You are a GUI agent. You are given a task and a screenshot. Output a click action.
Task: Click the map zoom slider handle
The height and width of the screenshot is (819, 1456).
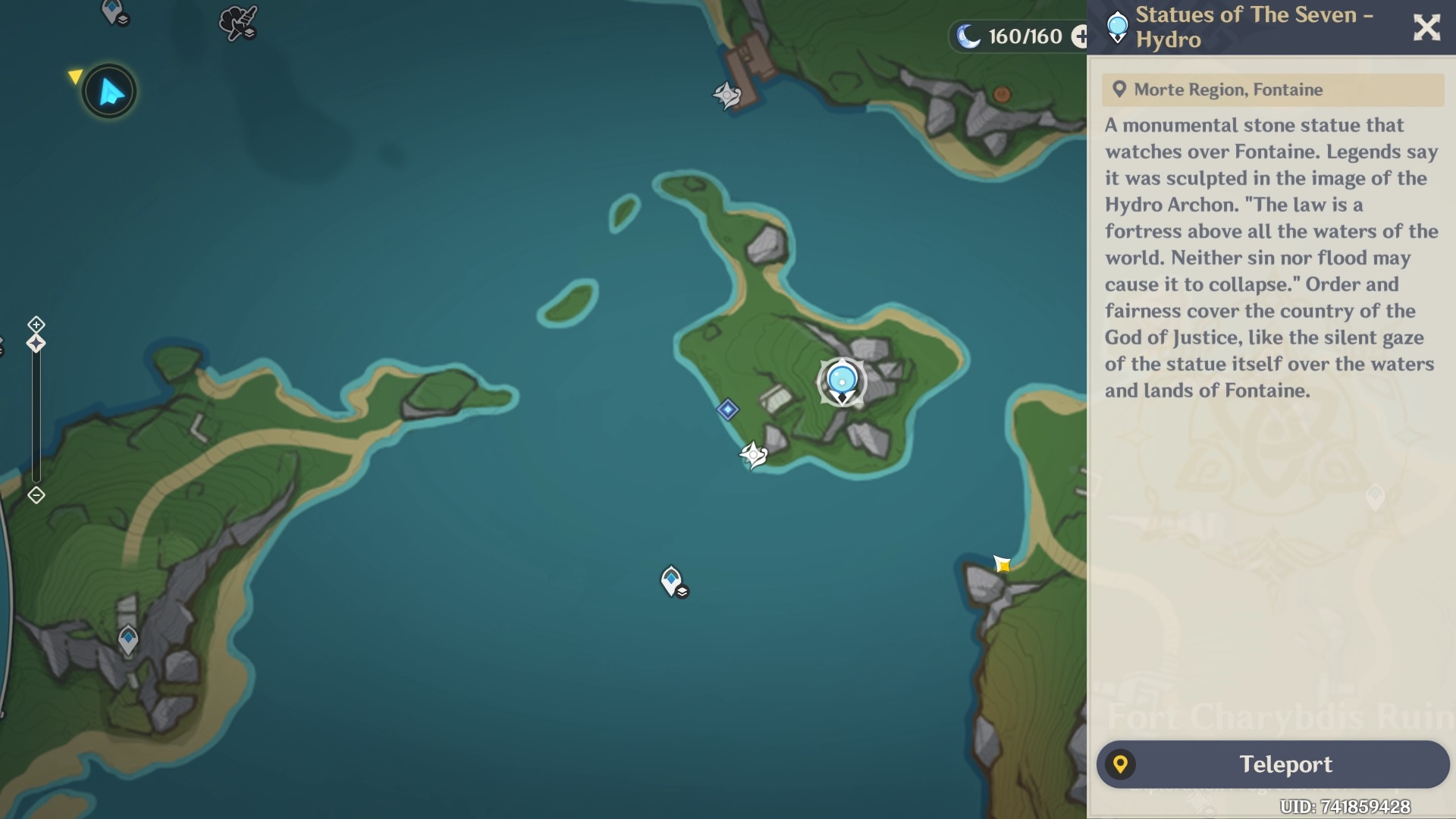(x=36, y=344)
